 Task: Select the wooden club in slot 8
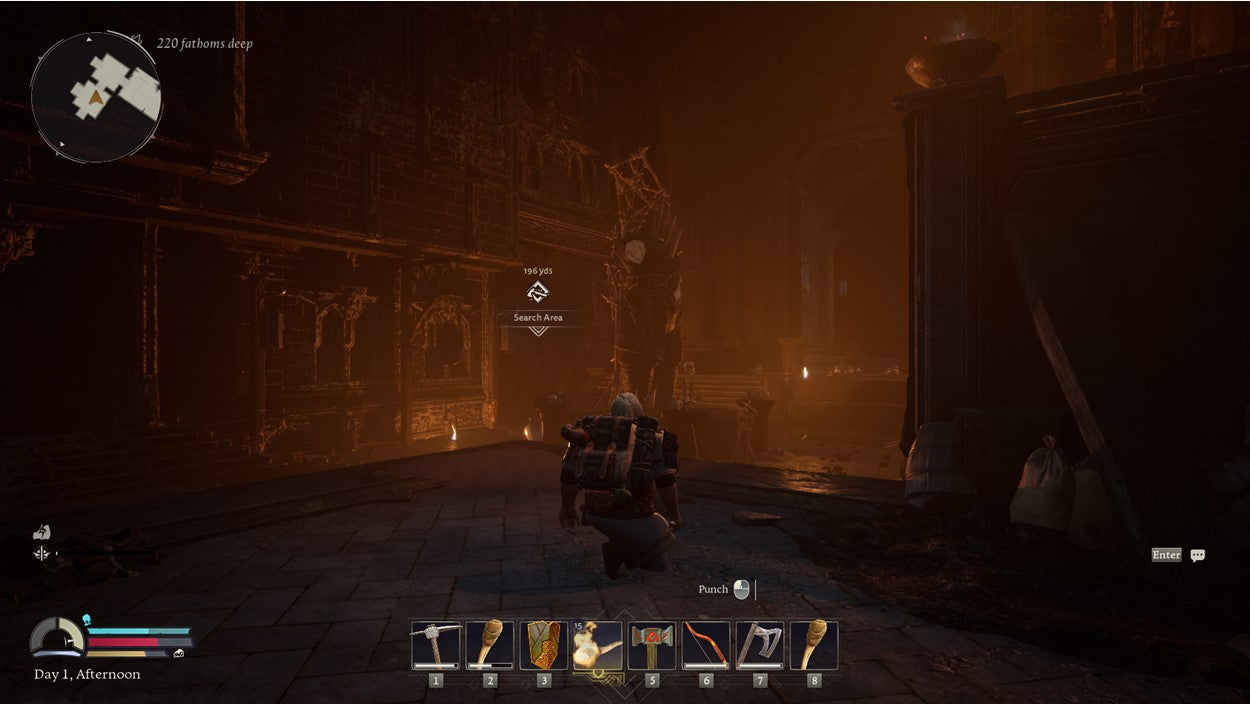coord(814,645)
